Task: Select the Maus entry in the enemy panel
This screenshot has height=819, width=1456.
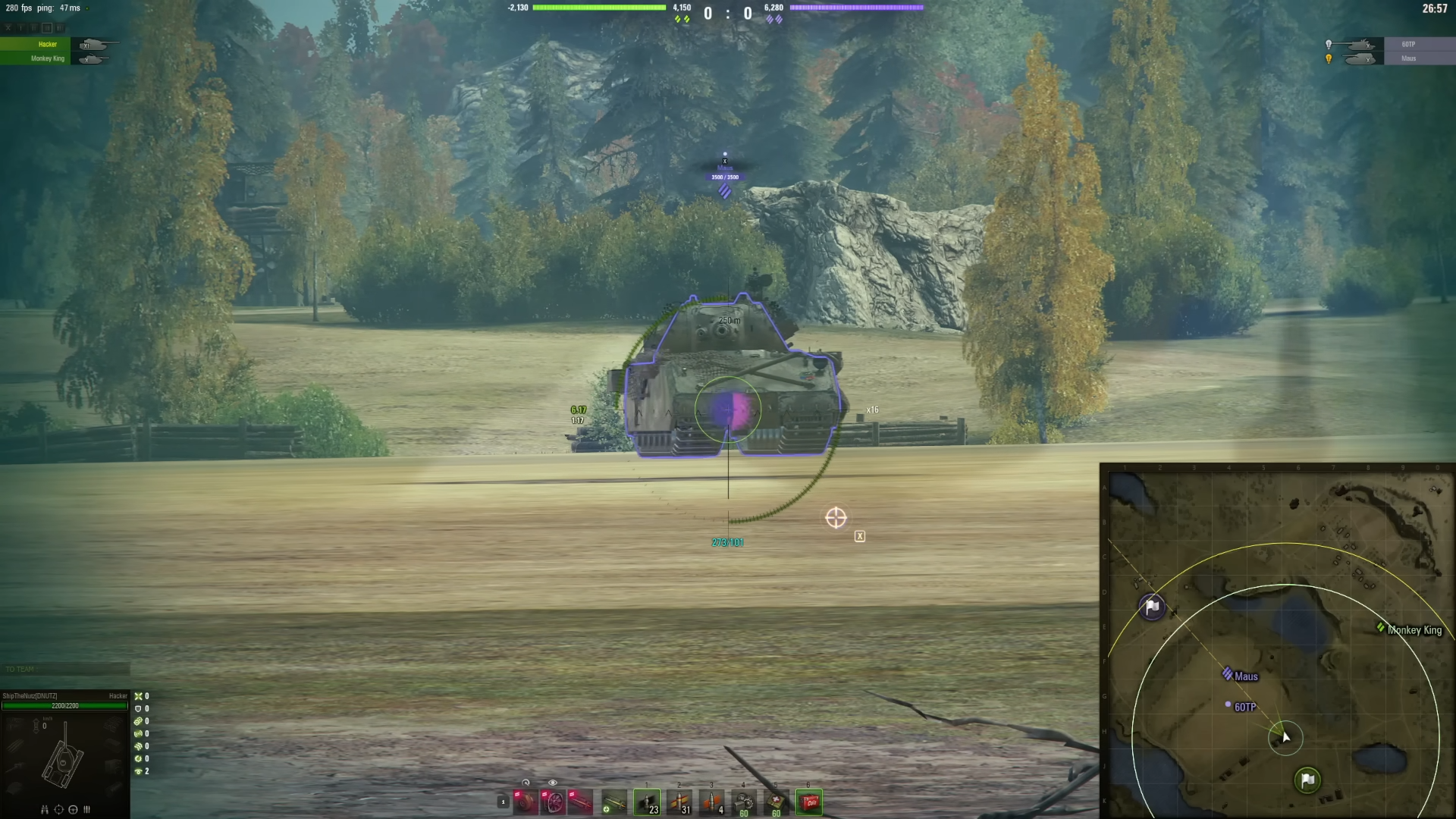Action: (x=1409, y=58)
